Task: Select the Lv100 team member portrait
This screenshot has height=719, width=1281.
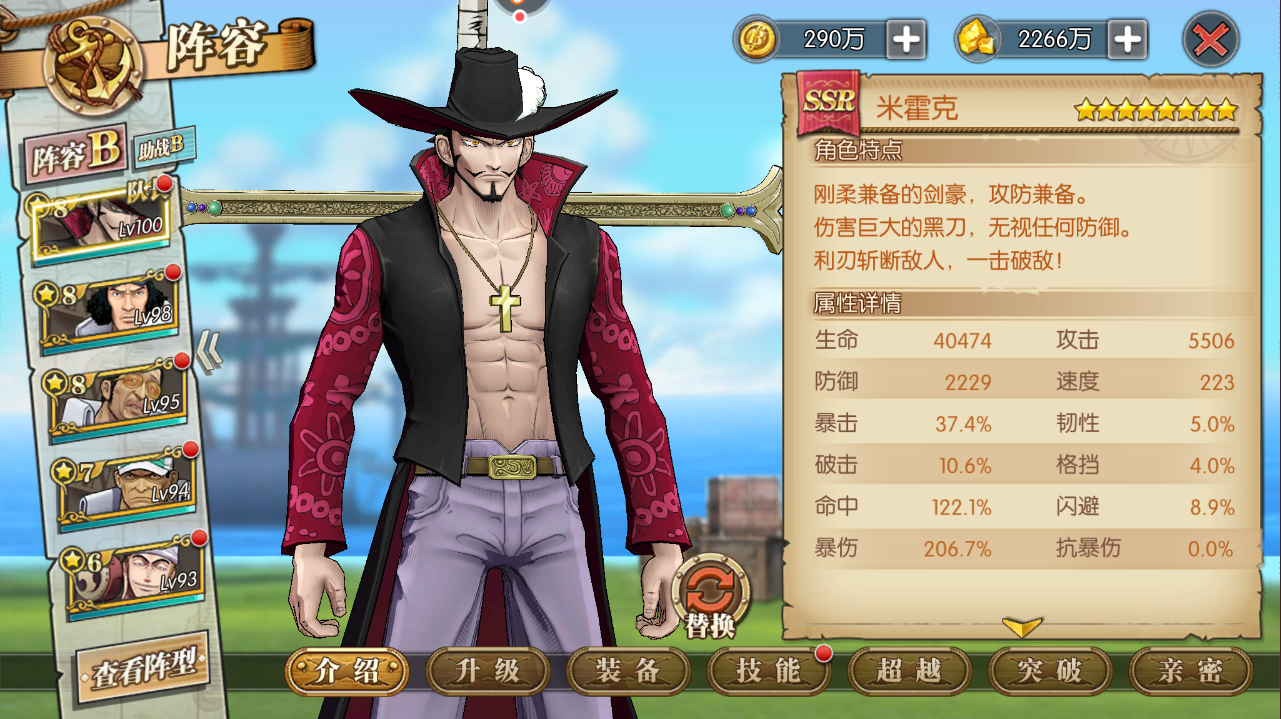Action: (x=100, y=220)
